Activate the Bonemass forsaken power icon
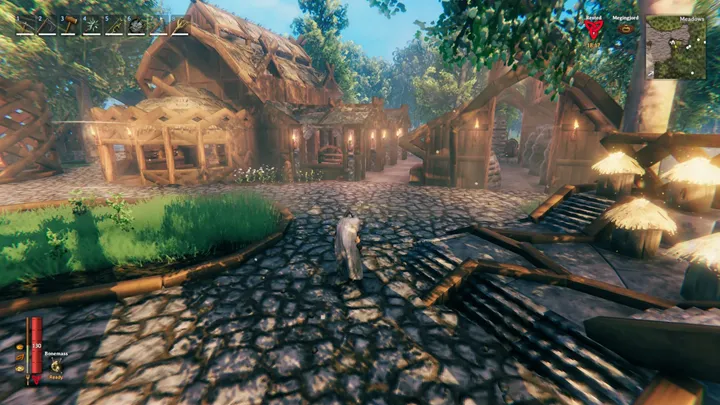 (54, 365)
